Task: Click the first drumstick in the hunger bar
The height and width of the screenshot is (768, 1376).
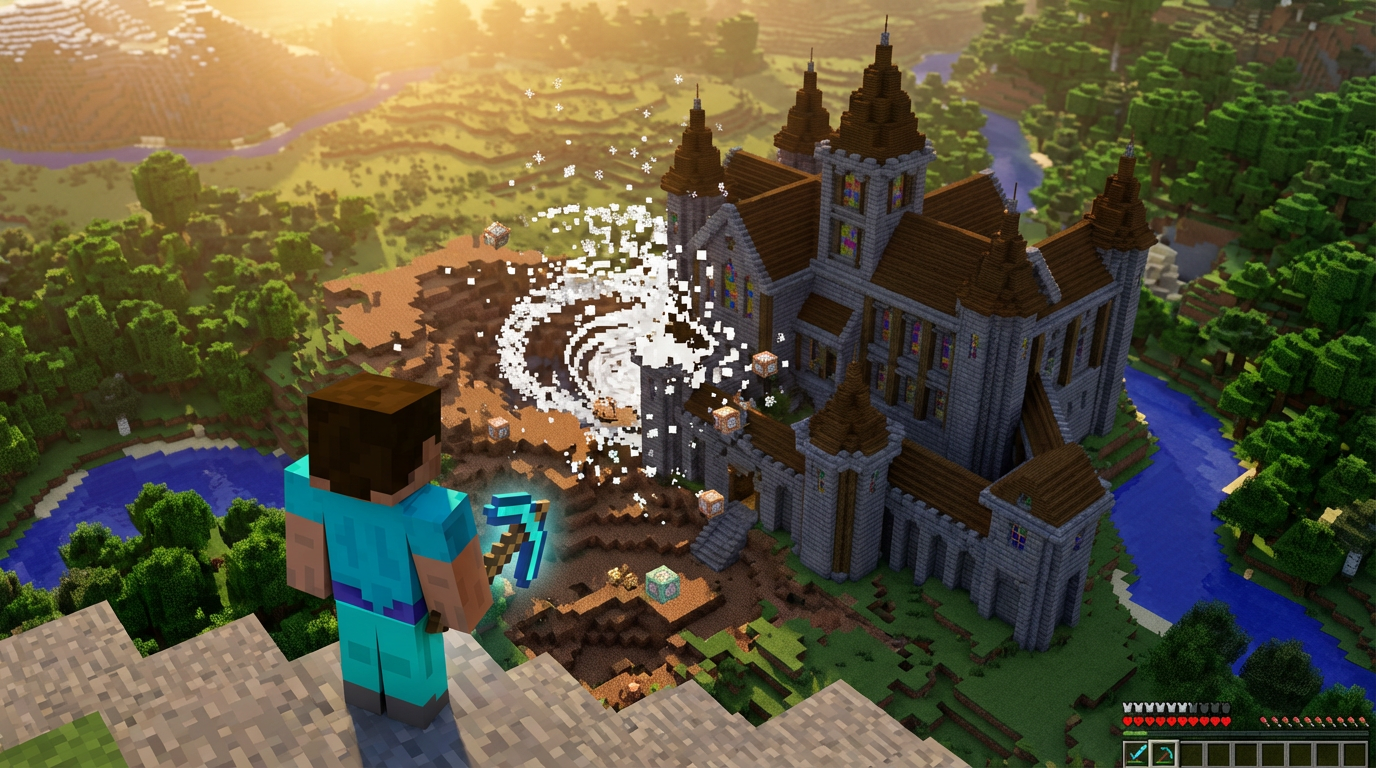Action: pos(1263,720)
